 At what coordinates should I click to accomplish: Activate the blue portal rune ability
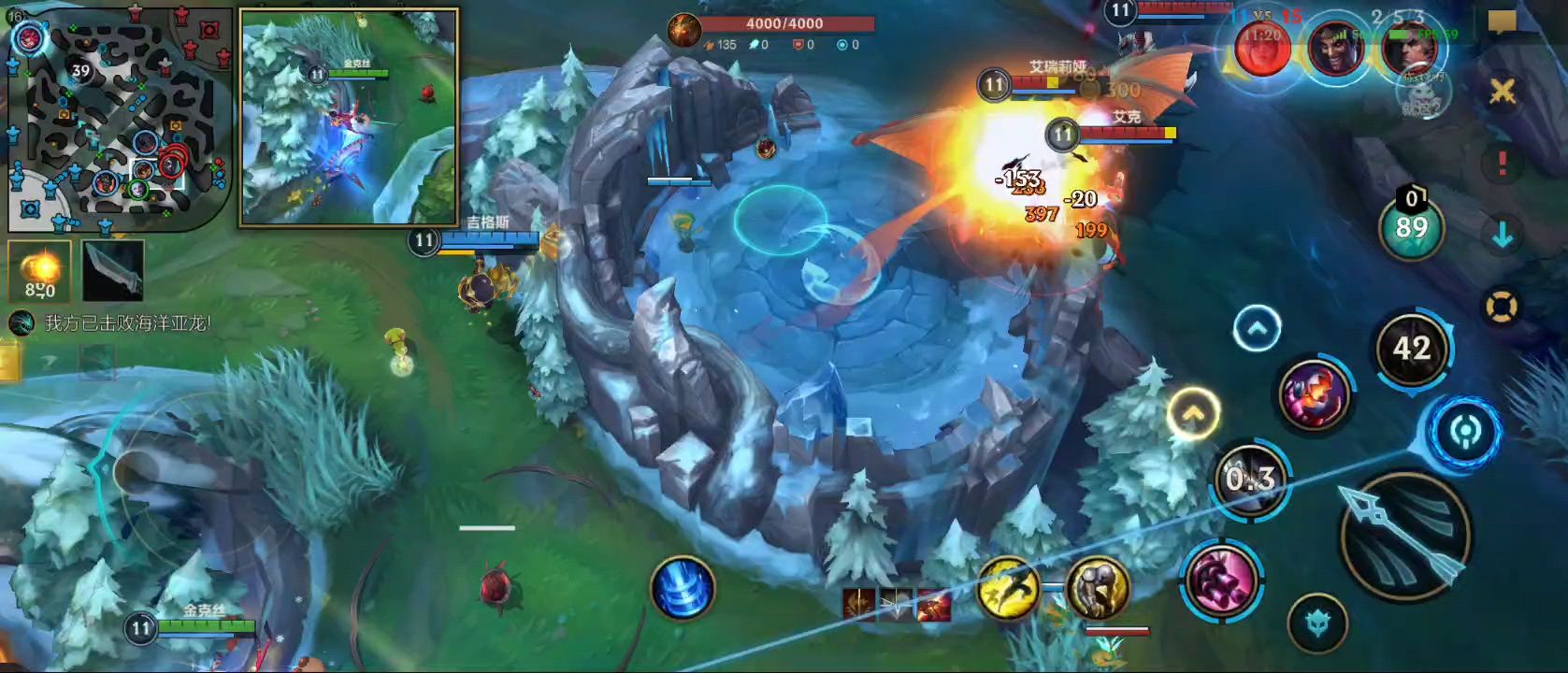coord(1465,433)
